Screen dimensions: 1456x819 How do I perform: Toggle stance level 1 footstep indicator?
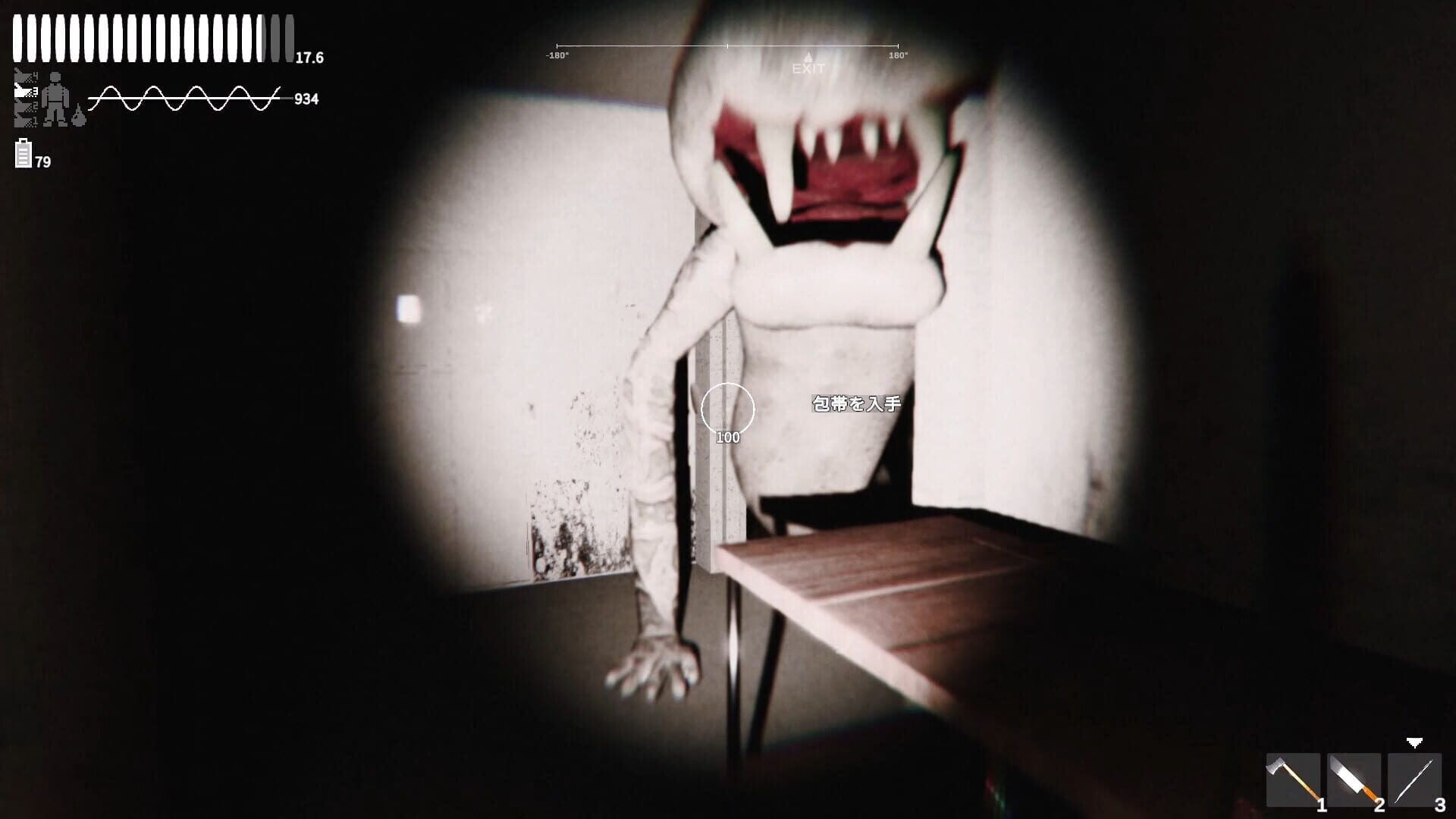coord(21,120)
